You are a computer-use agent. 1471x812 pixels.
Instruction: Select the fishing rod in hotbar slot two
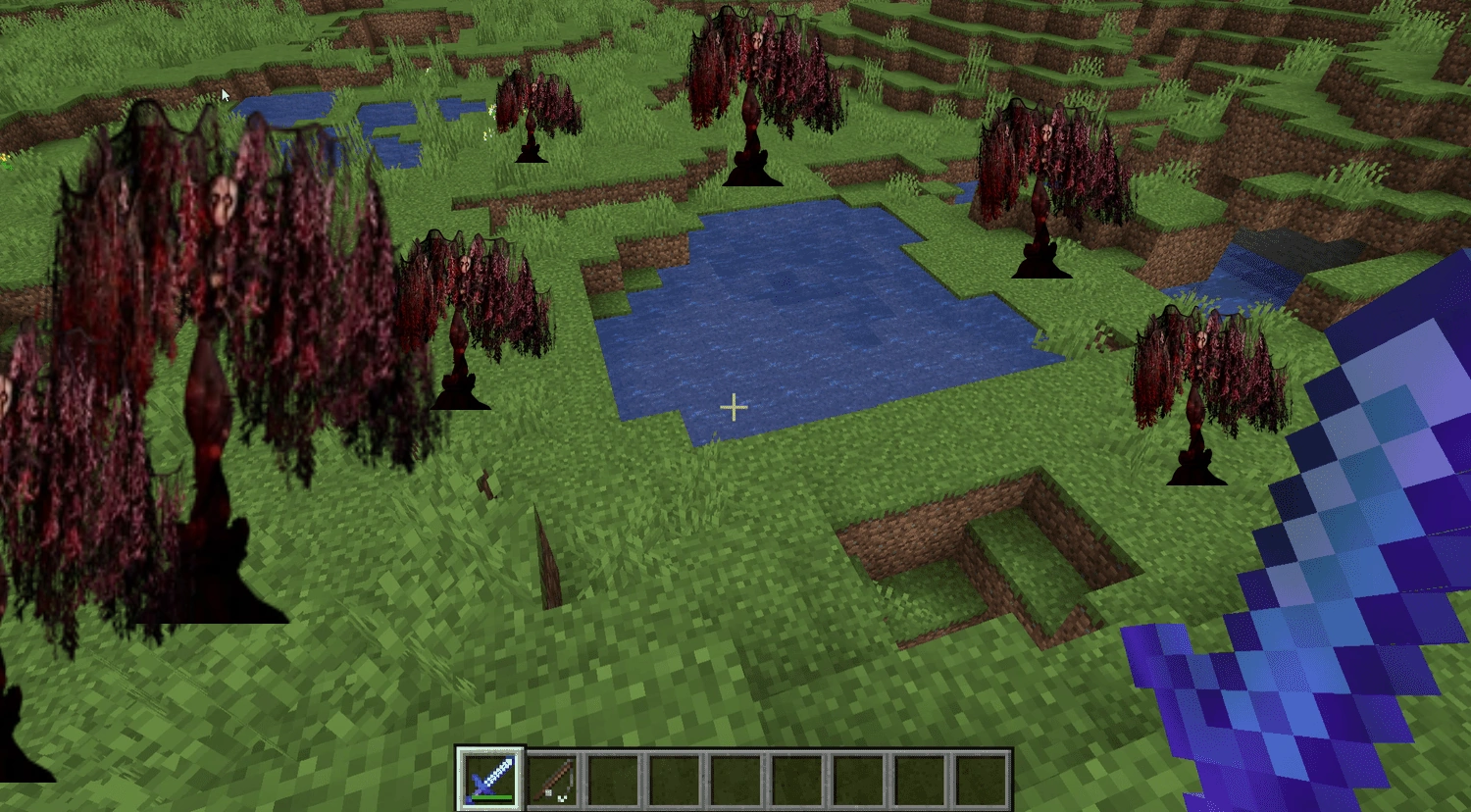click(551, 778)
